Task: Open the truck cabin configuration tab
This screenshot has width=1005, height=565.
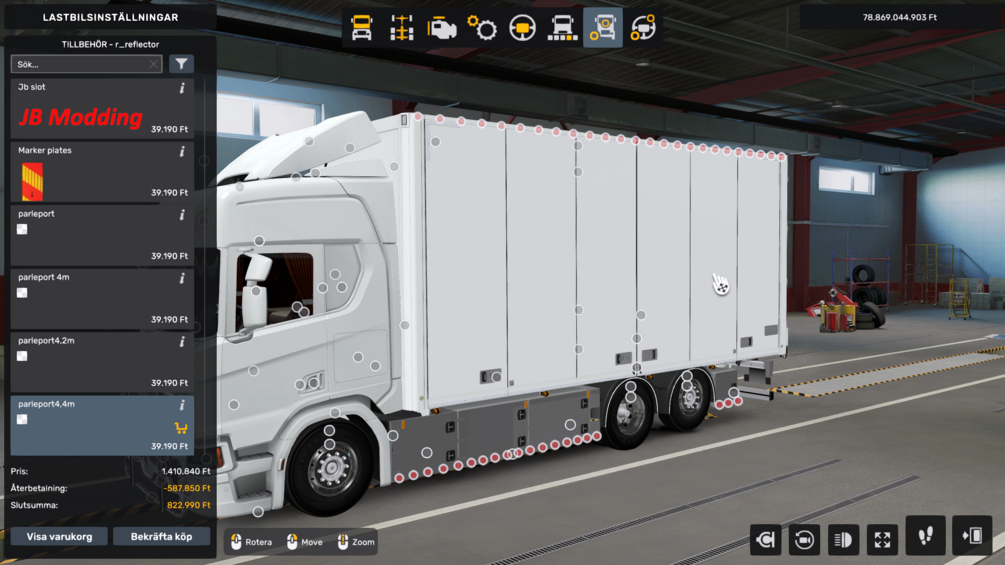Action: point(362,28)
